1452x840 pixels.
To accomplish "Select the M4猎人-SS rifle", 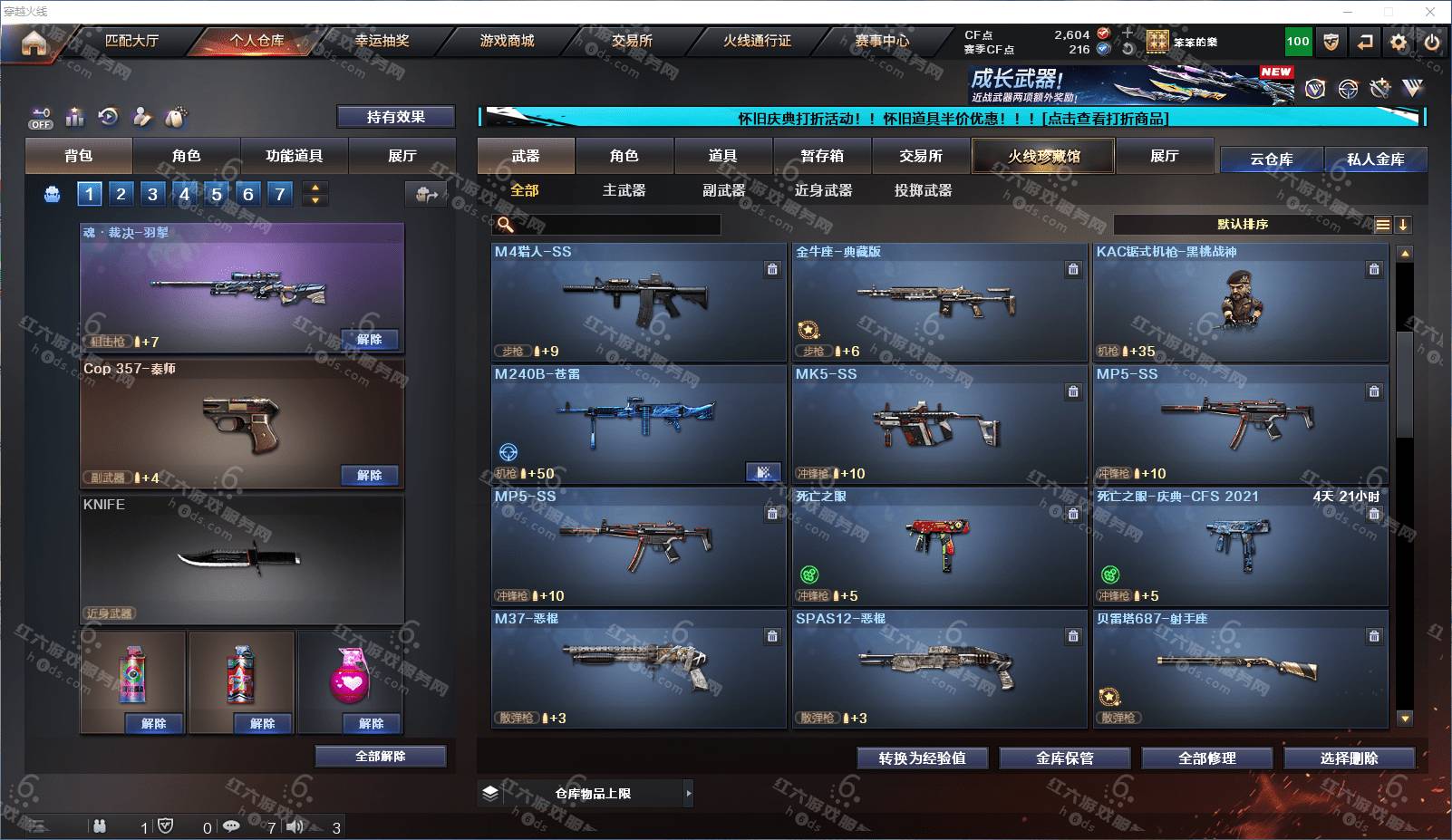I will (638, 302).
